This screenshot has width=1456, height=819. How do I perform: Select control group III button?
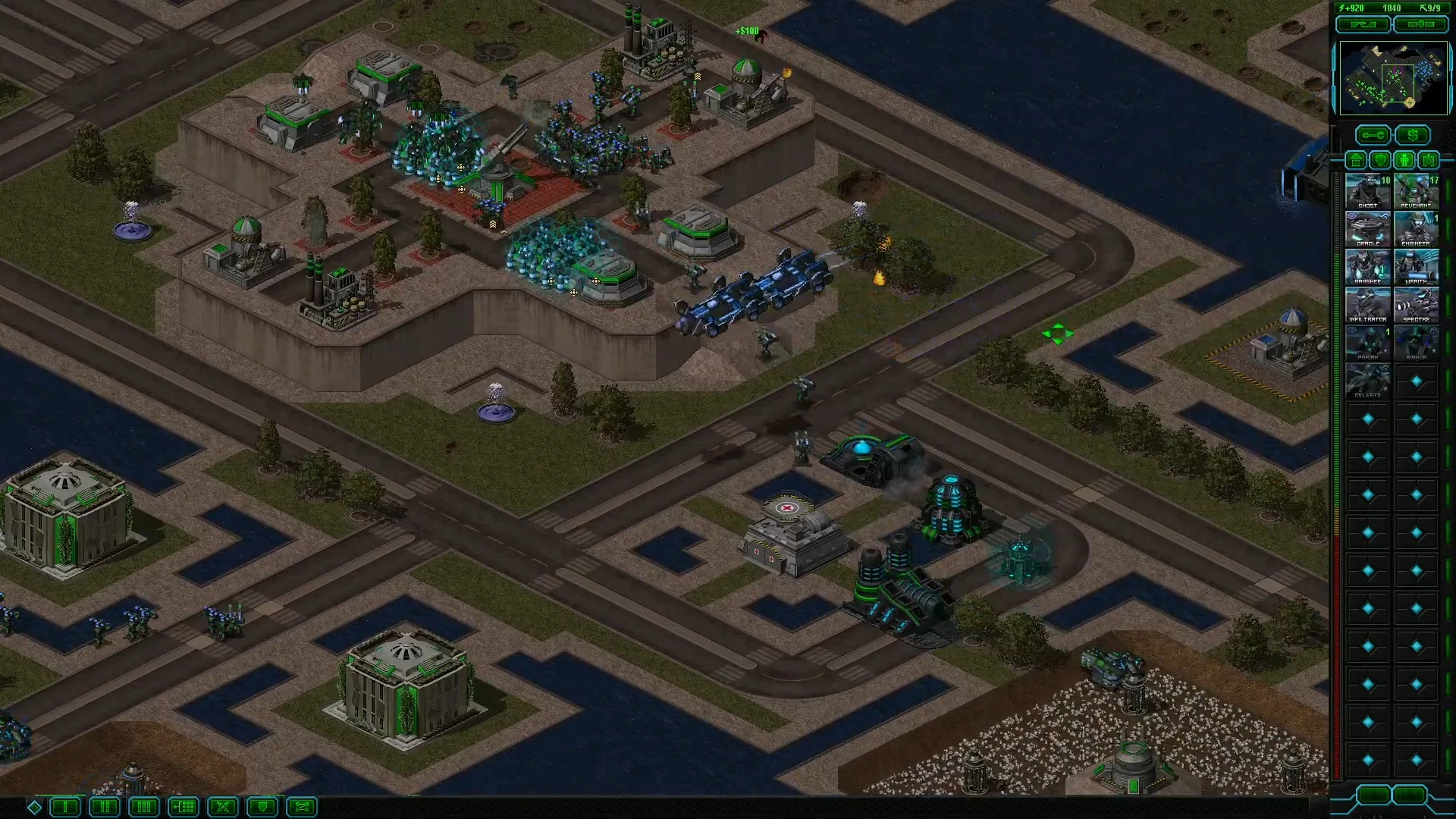coord(144,807)
